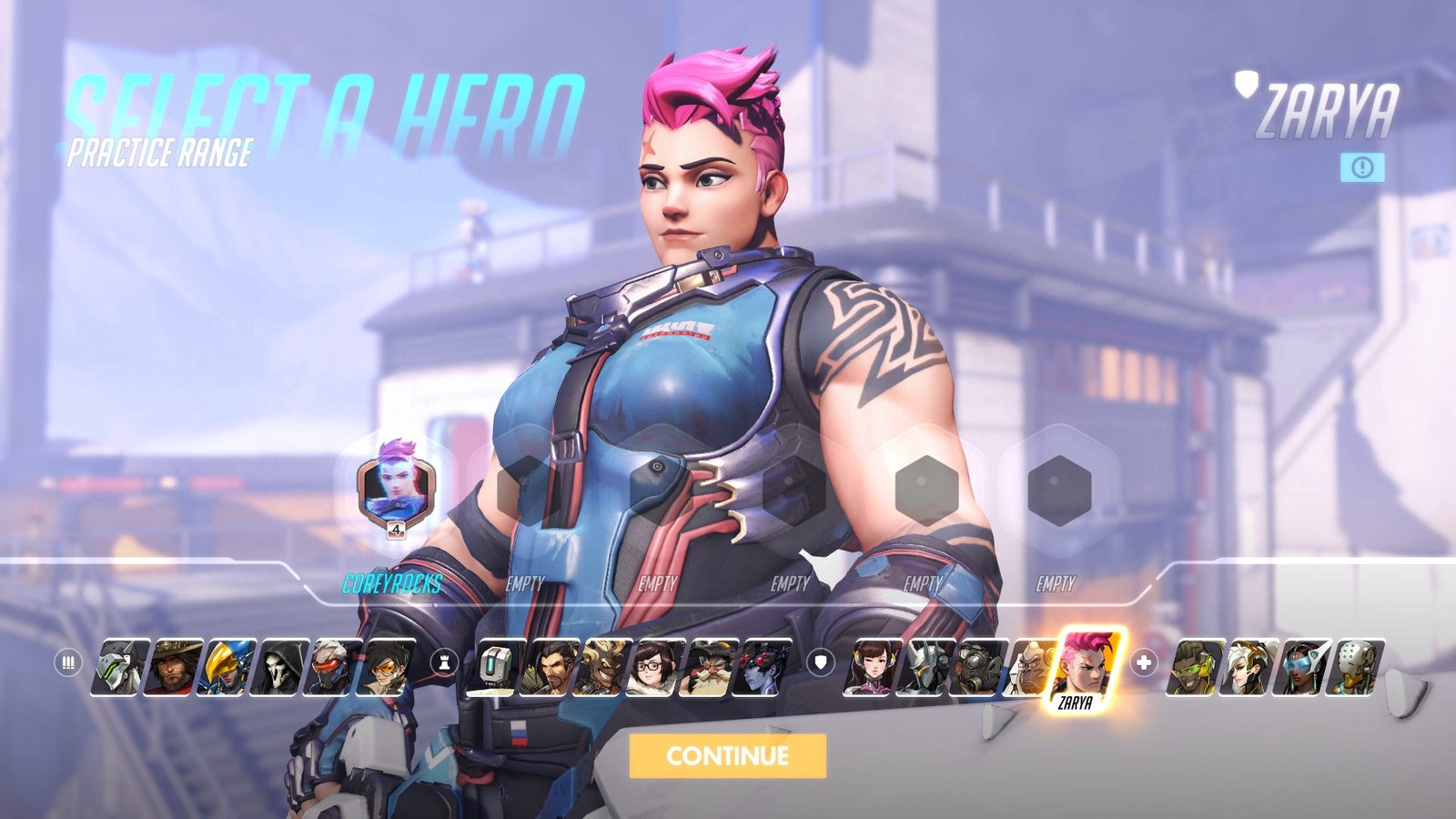This screenshot has width=1456, height=819.
Task: Select Roadhog's hero portrait
Action: tap(978, 668)
